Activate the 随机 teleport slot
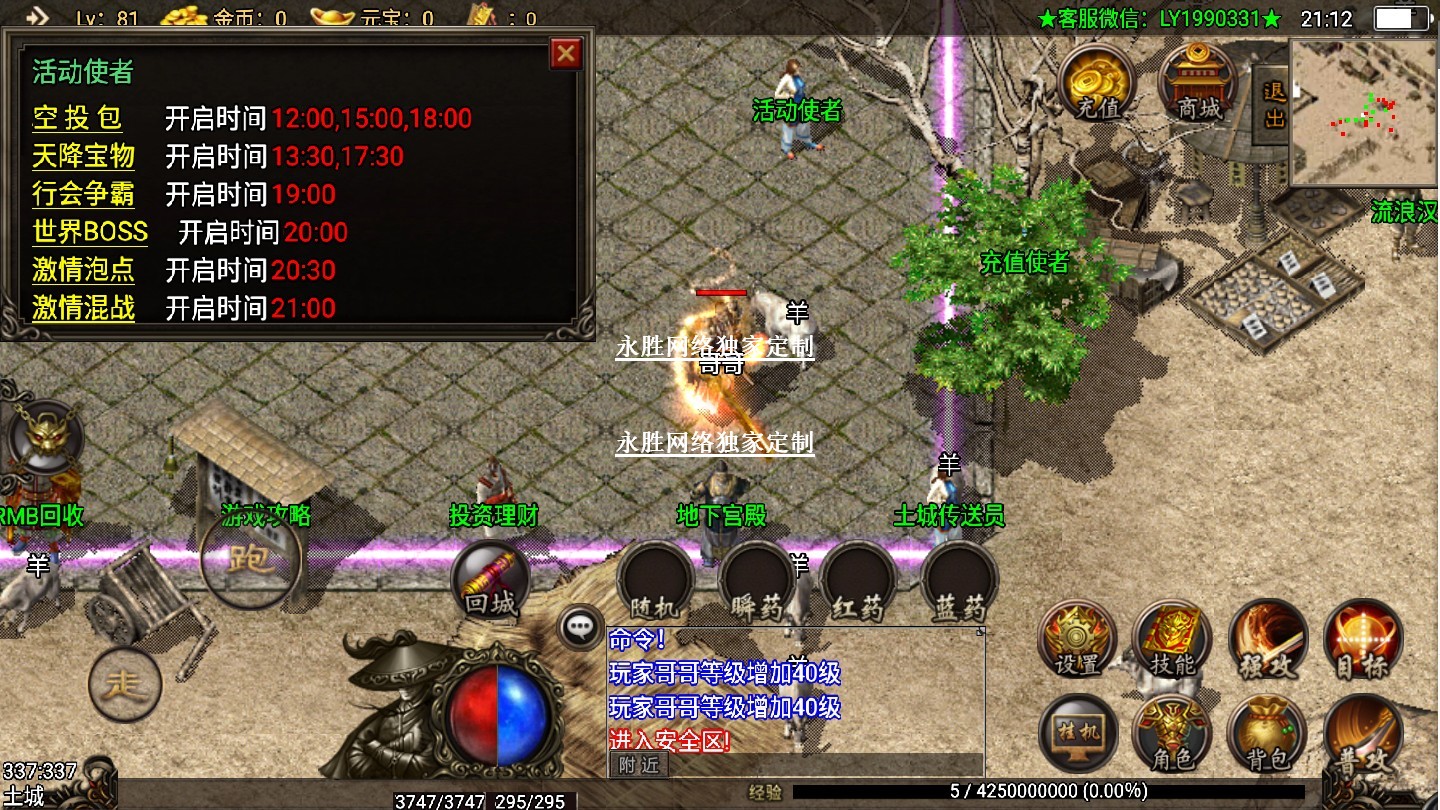This screenshot has width=1440, height=810. point(656,580)
